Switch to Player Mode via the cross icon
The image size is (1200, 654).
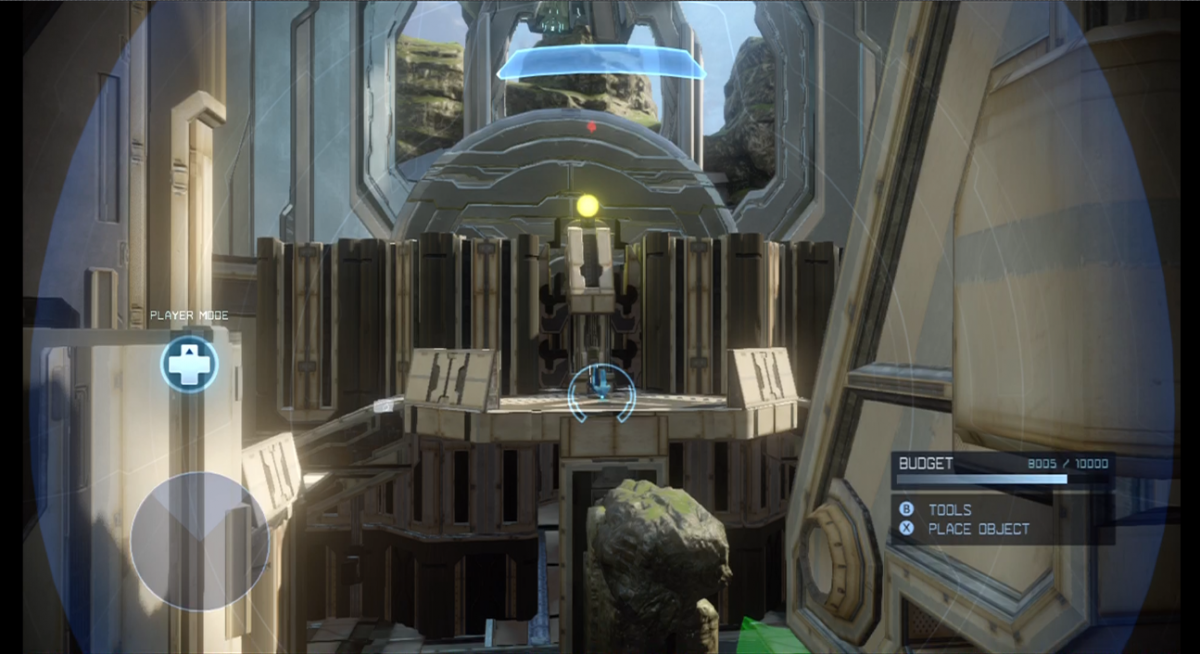point(189,364)
